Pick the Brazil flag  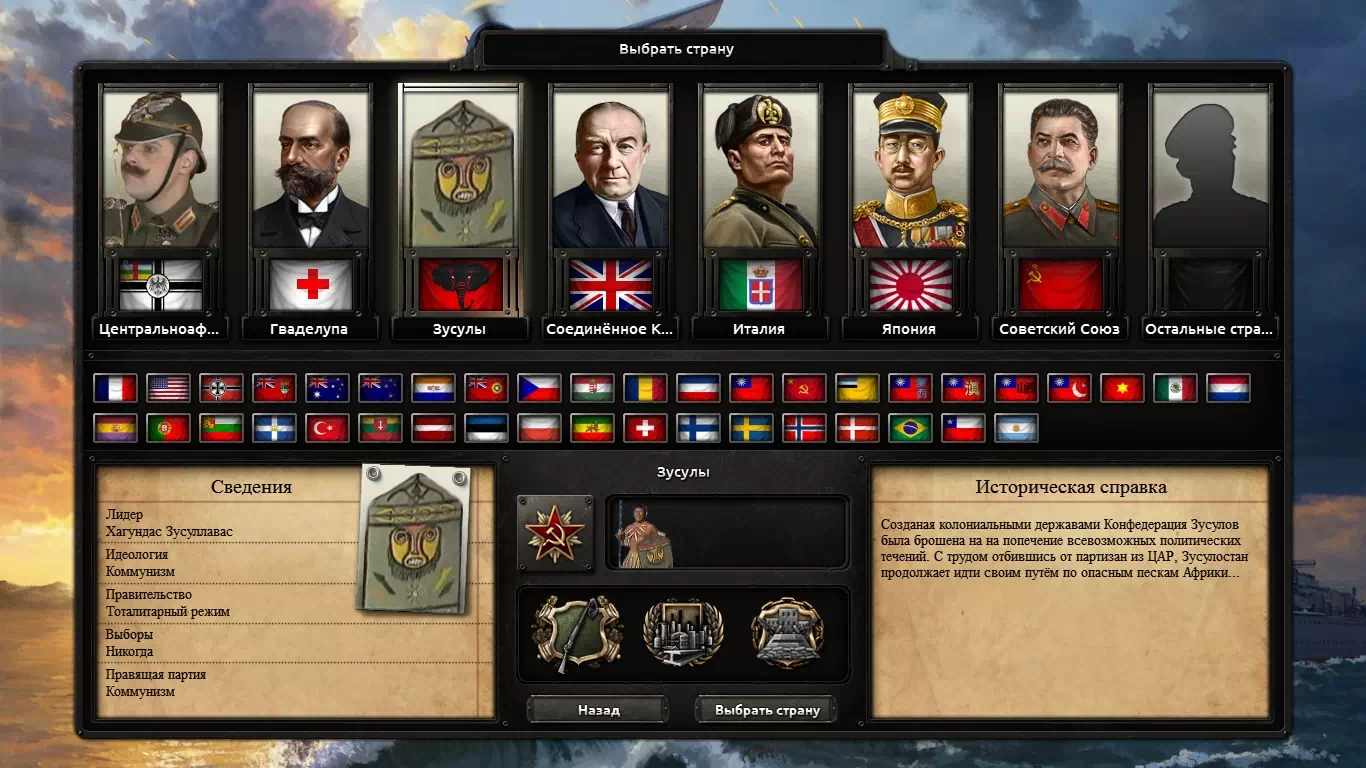tap(910, 428)
